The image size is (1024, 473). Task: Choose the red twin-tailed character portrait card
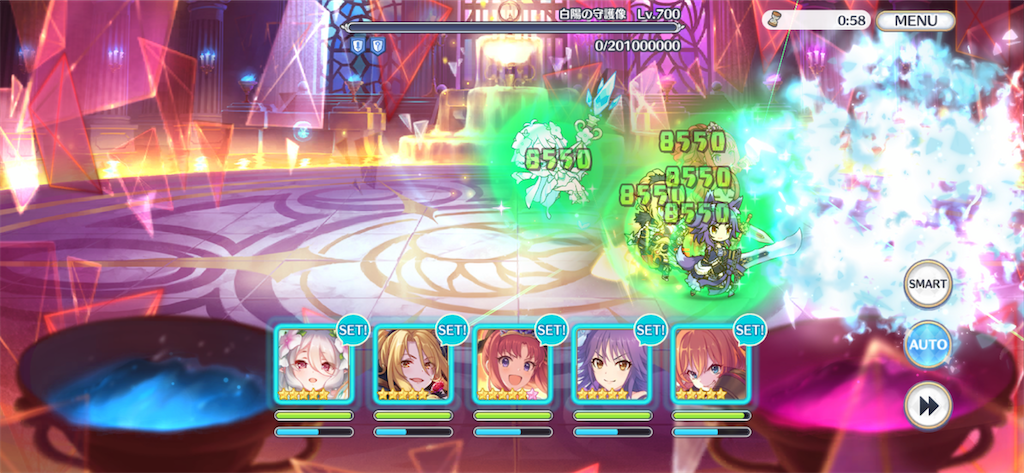pyautogui.click(x=512, y=365)
